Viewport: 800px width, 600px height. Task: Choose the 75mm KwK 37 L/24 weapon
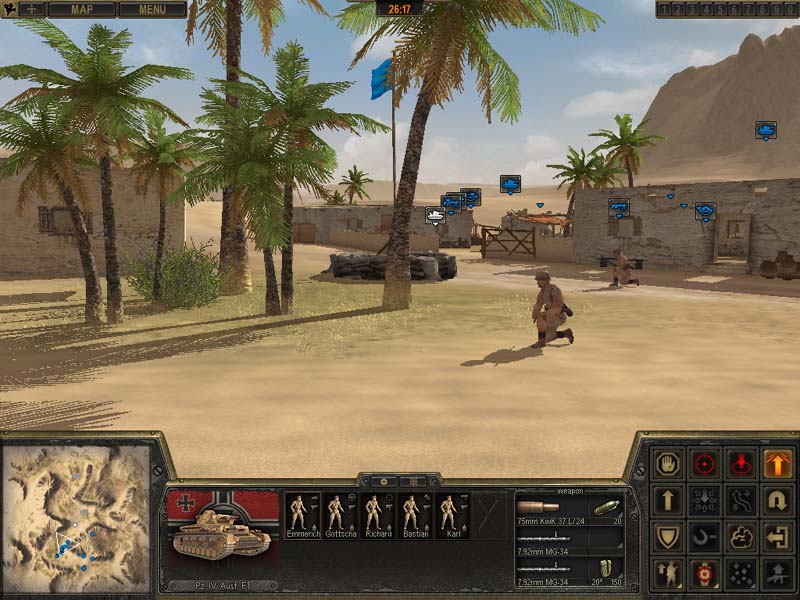click(x=570, y=510)
